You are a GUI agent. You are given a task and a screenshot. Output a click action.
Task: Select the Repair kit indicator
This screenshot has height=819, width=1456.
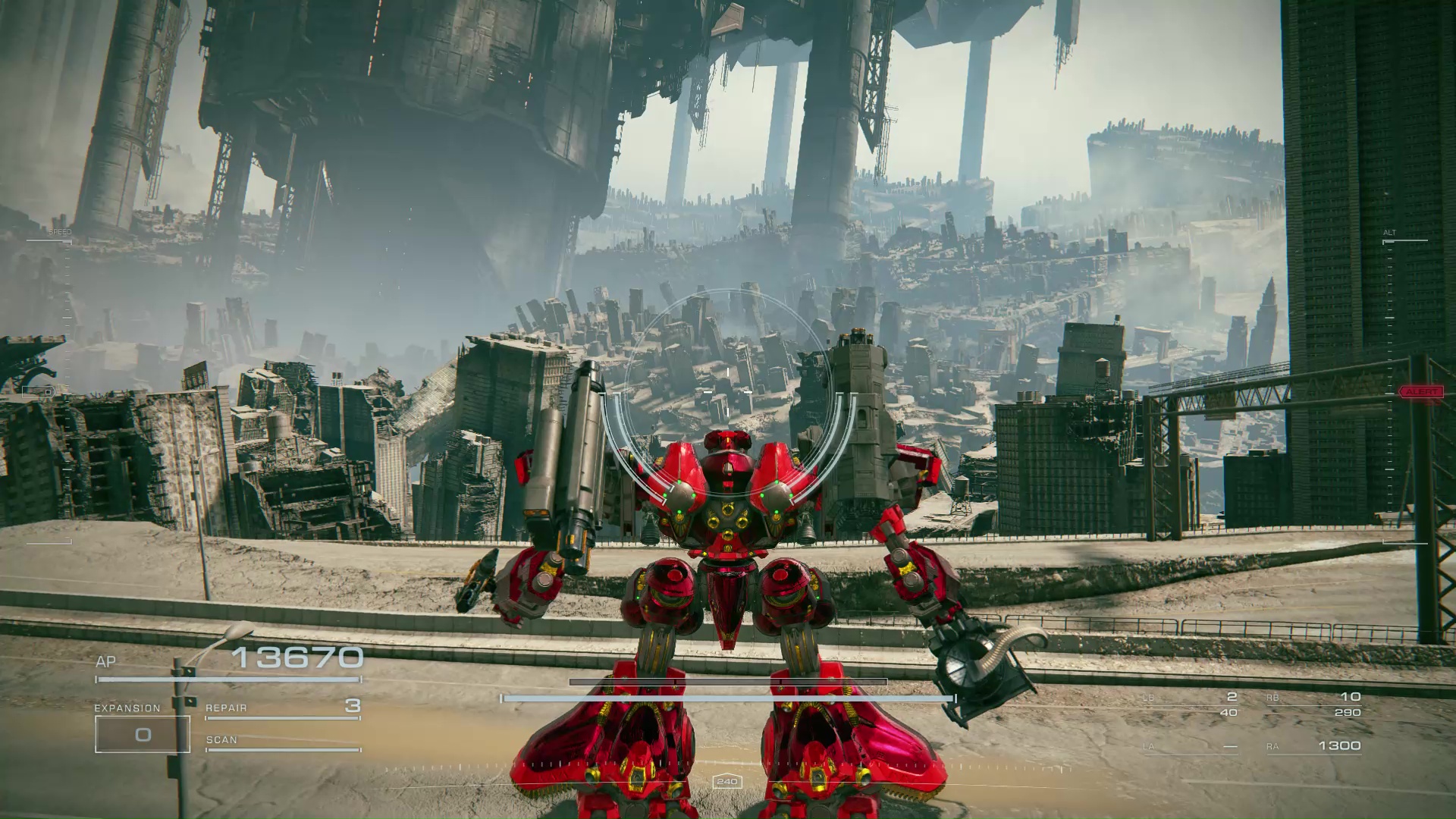point(282,708)
